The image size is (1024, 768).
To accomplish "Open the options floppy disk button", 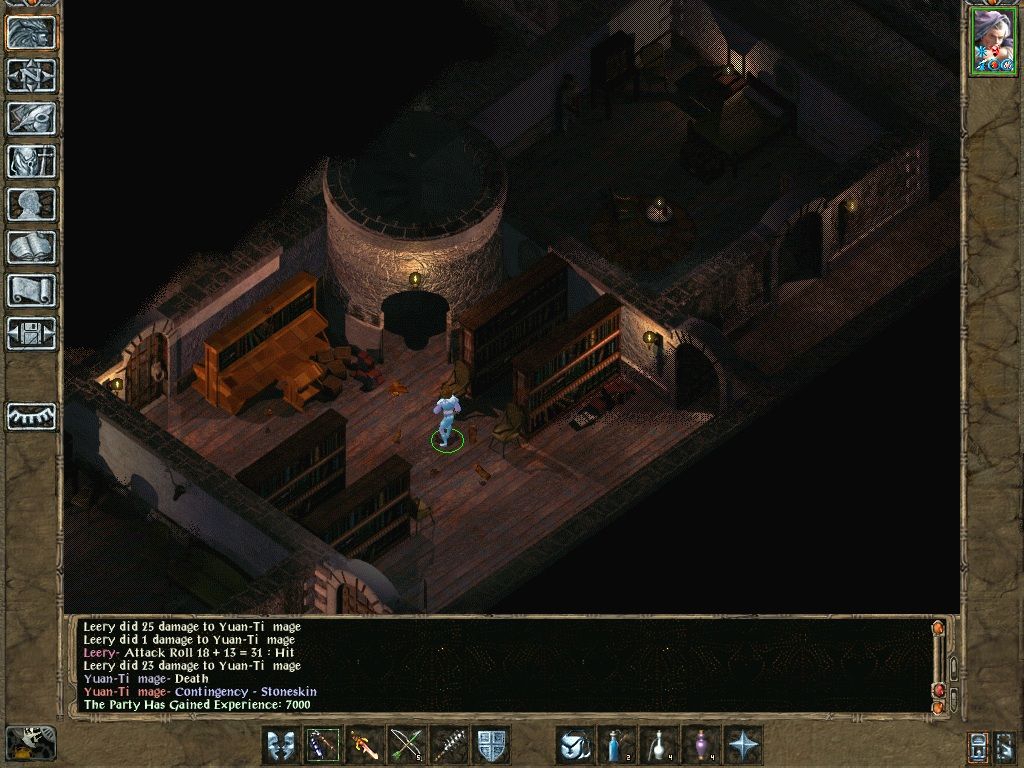I will pyautogui.click(x=32, y=333).
